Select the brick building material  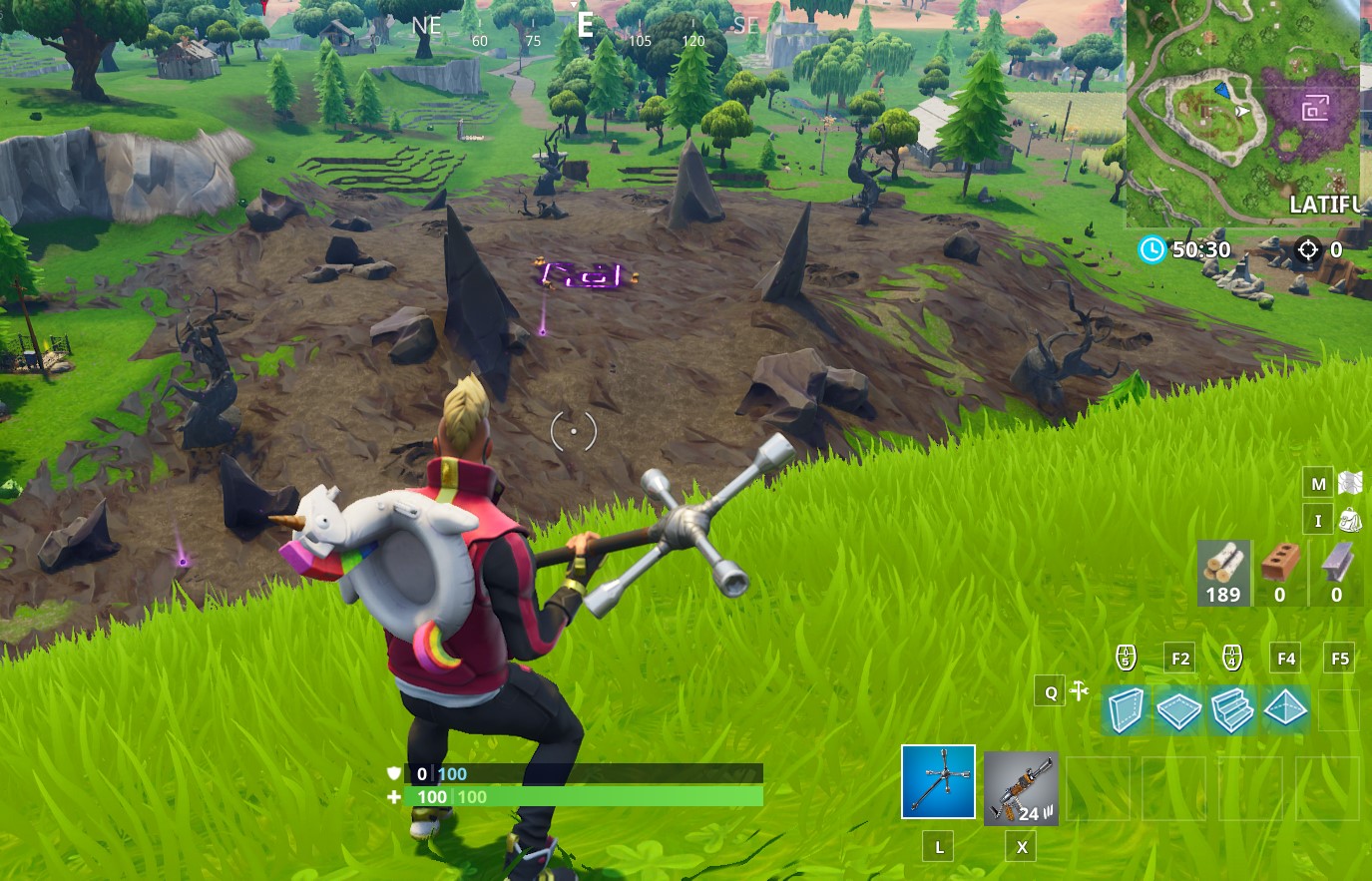click(1279, 574)
